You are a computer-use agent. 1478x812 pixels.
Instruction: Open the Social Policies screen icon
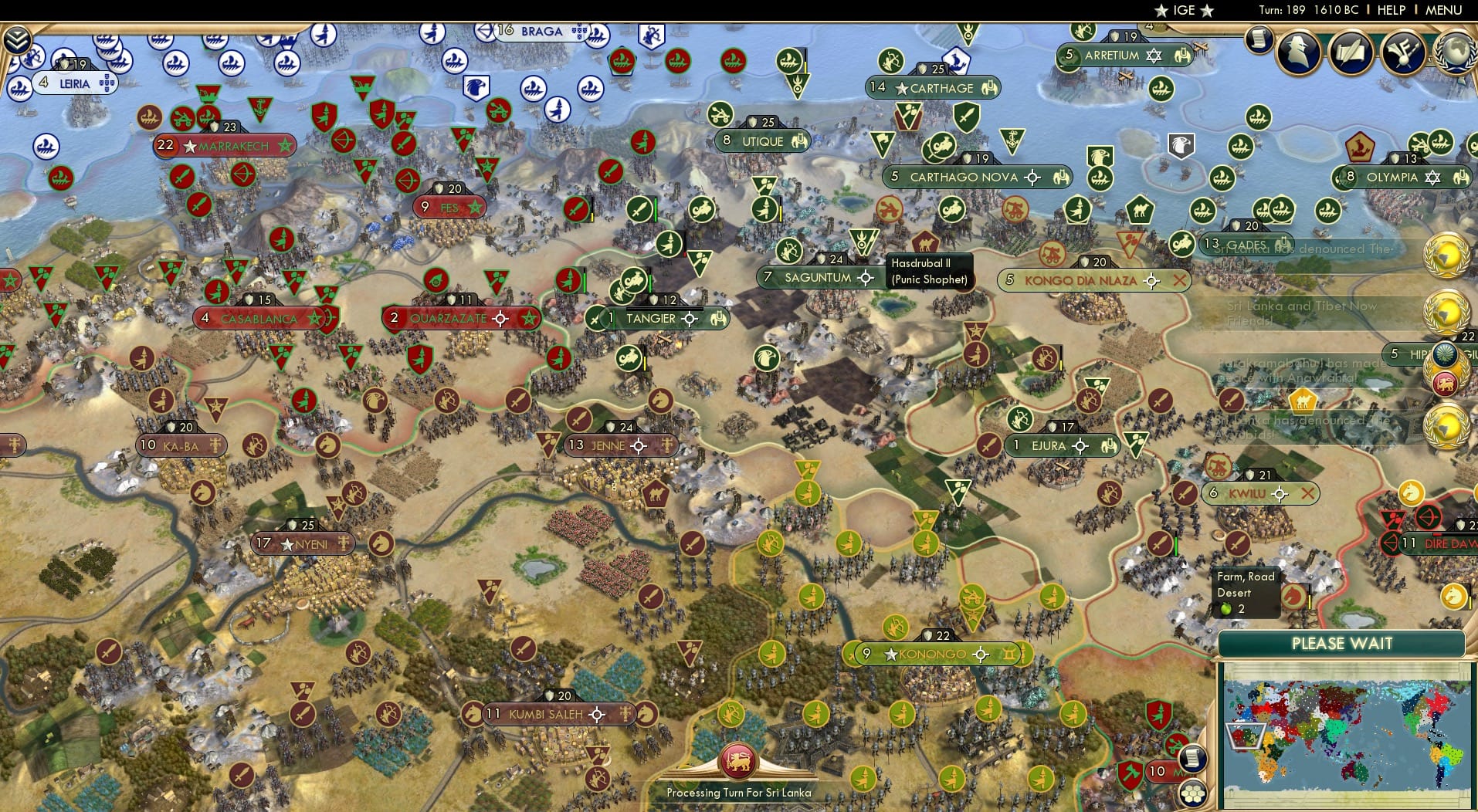point(1402,52)
